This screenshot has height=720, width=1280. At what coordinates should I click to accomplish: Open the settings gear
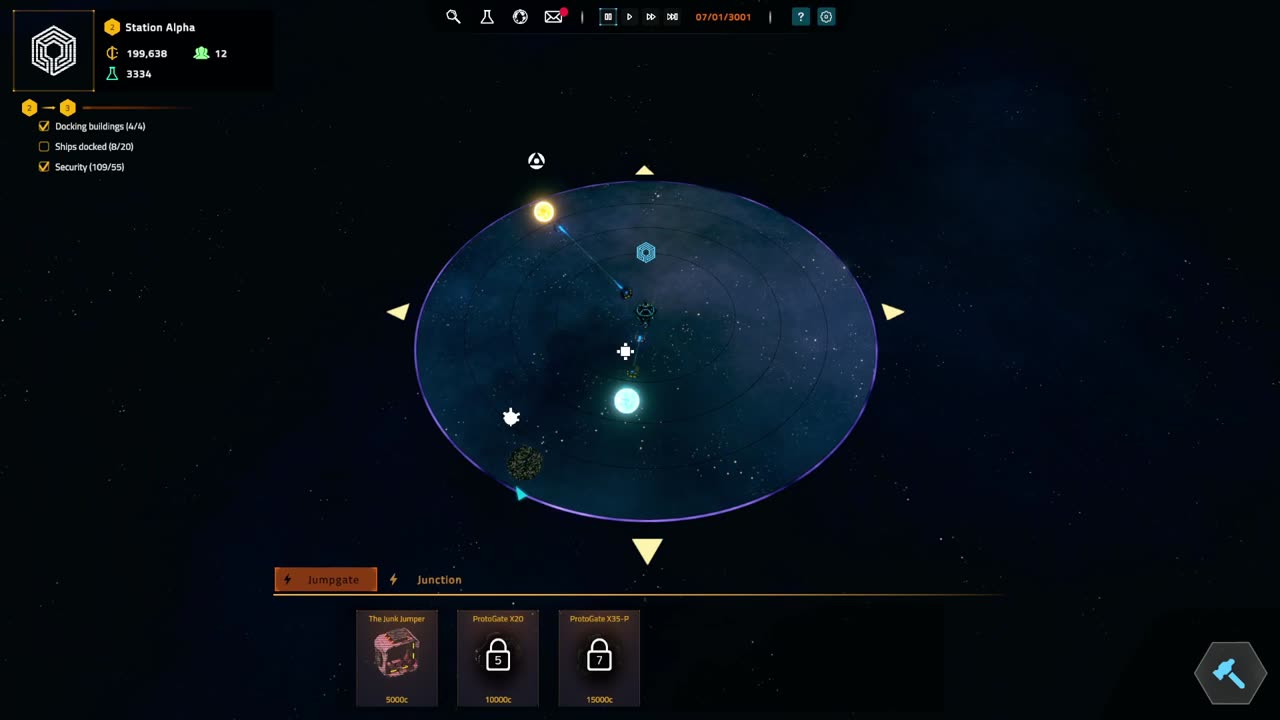point(826,17)
